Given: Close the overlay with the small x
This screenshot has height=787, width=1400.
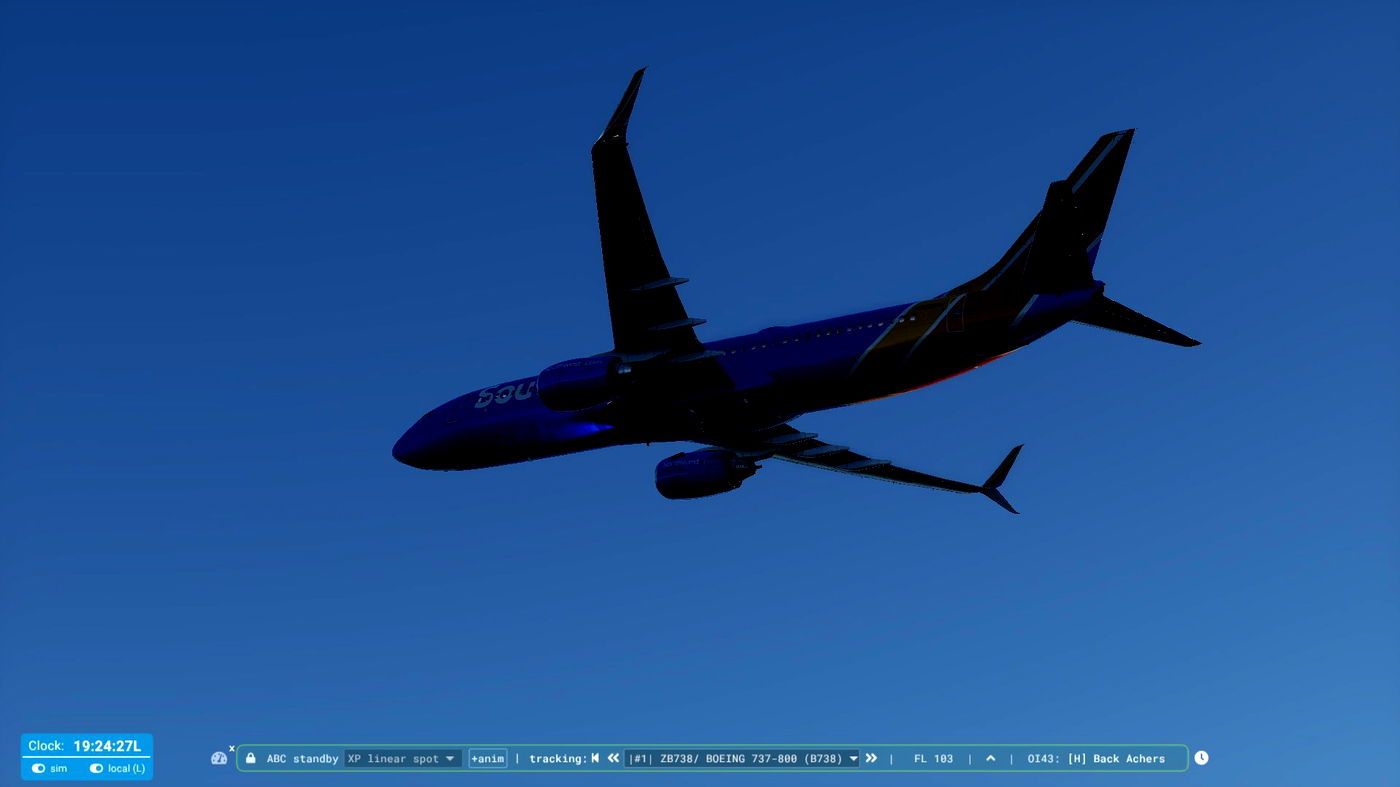Looking at the screenshot, I should (x=231, y=747).
